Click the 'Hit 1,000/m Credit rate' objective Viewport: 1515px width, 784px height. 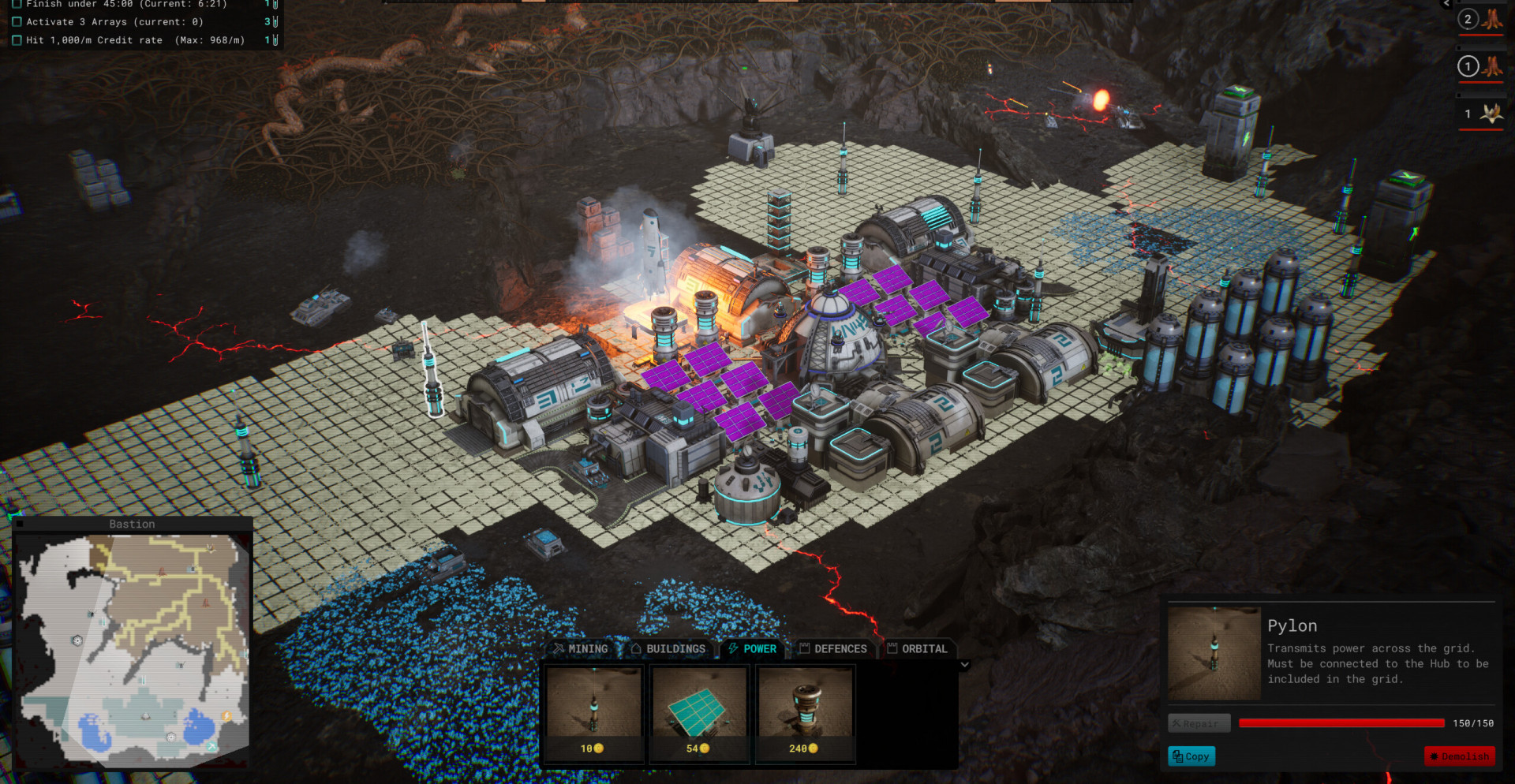[x=135, y=40]
